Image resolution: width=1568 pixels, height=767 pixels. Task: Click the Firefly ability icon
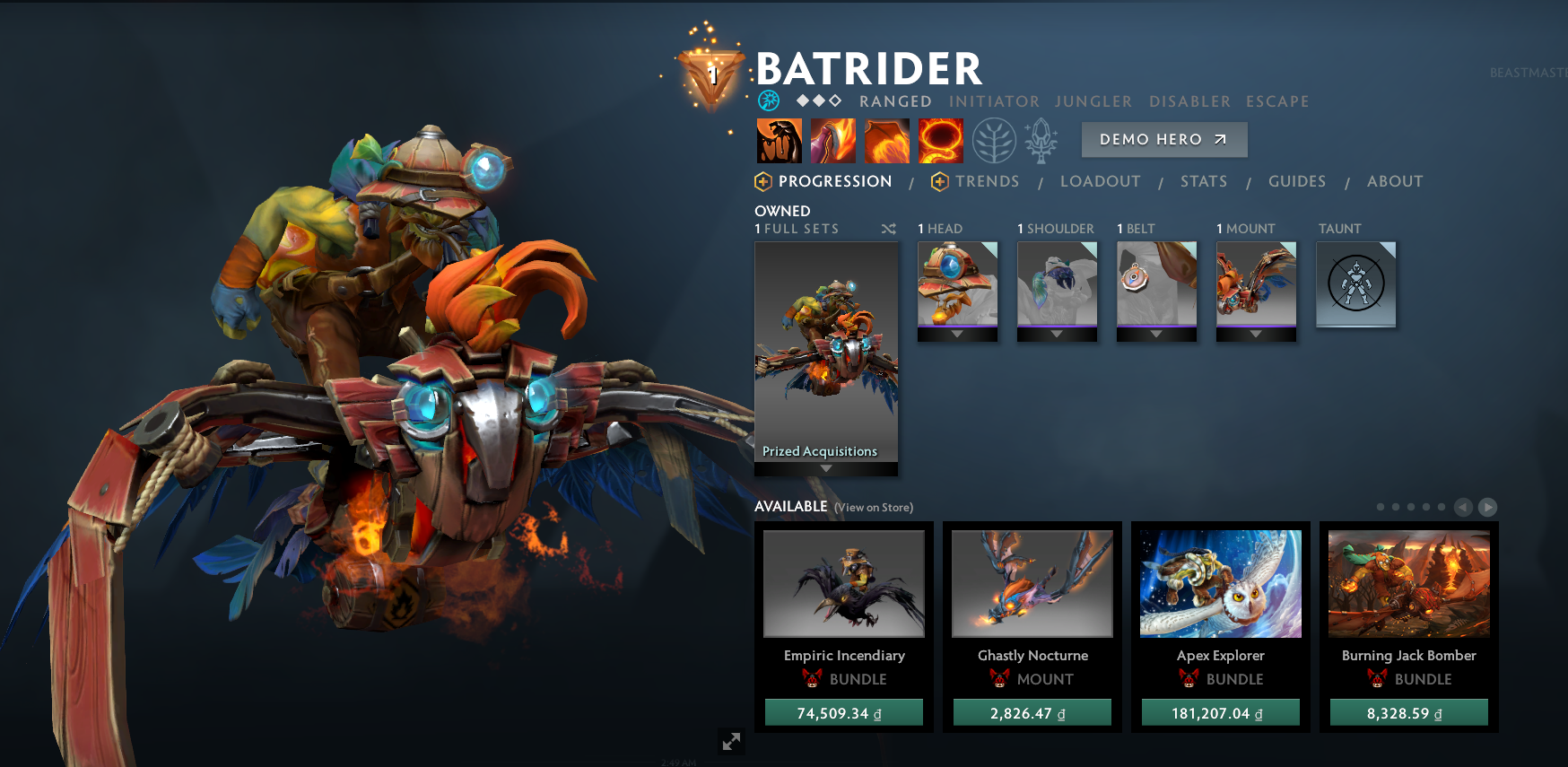click(x=887, y=140)
